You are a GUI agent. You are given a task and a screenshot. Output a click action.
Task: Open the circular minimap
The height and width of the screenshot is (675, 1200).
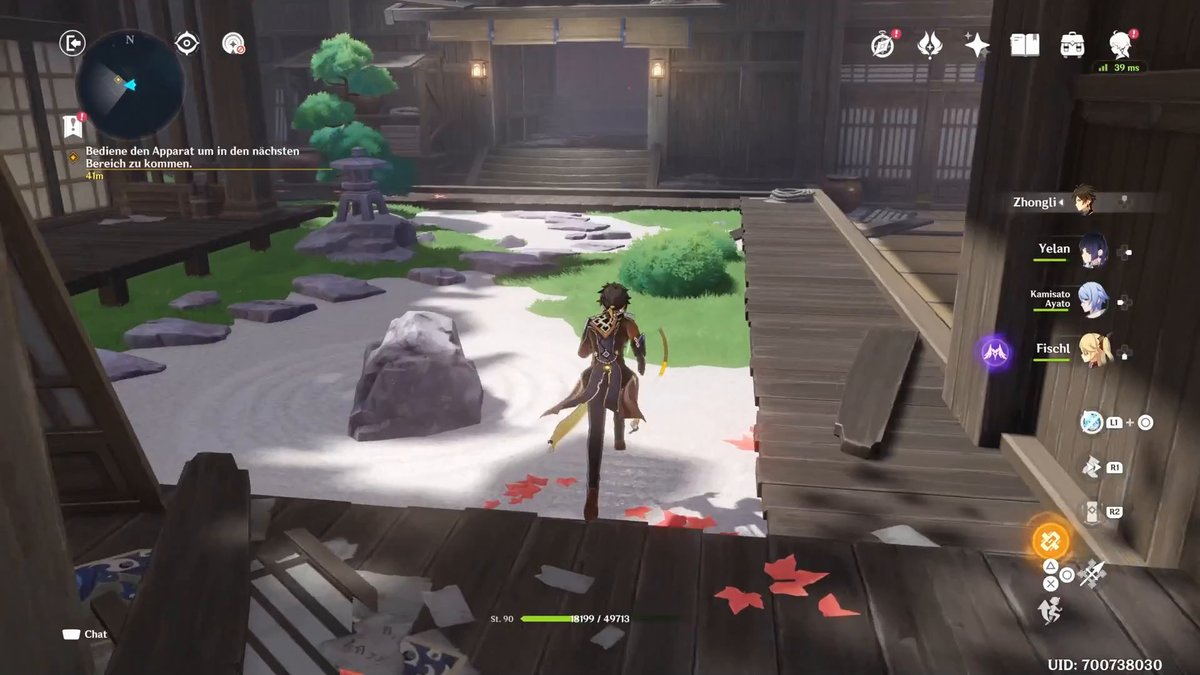(x=130, y=85)
